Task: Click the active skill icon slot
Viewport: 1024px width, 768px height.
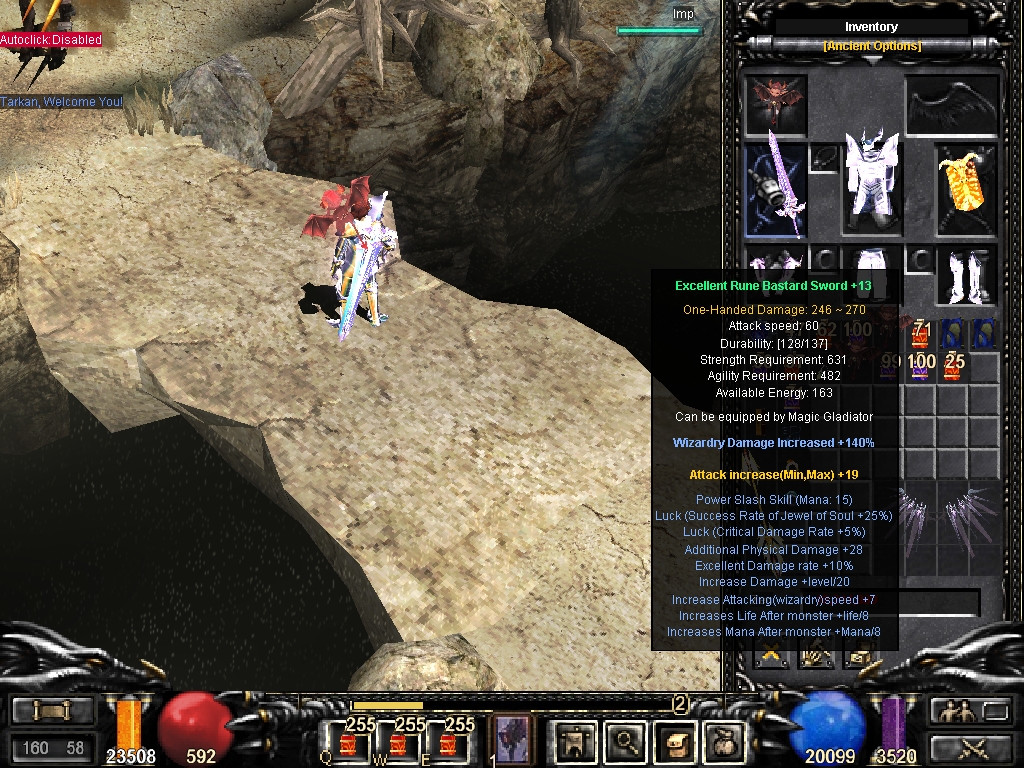Action: (x=513, y=741)
